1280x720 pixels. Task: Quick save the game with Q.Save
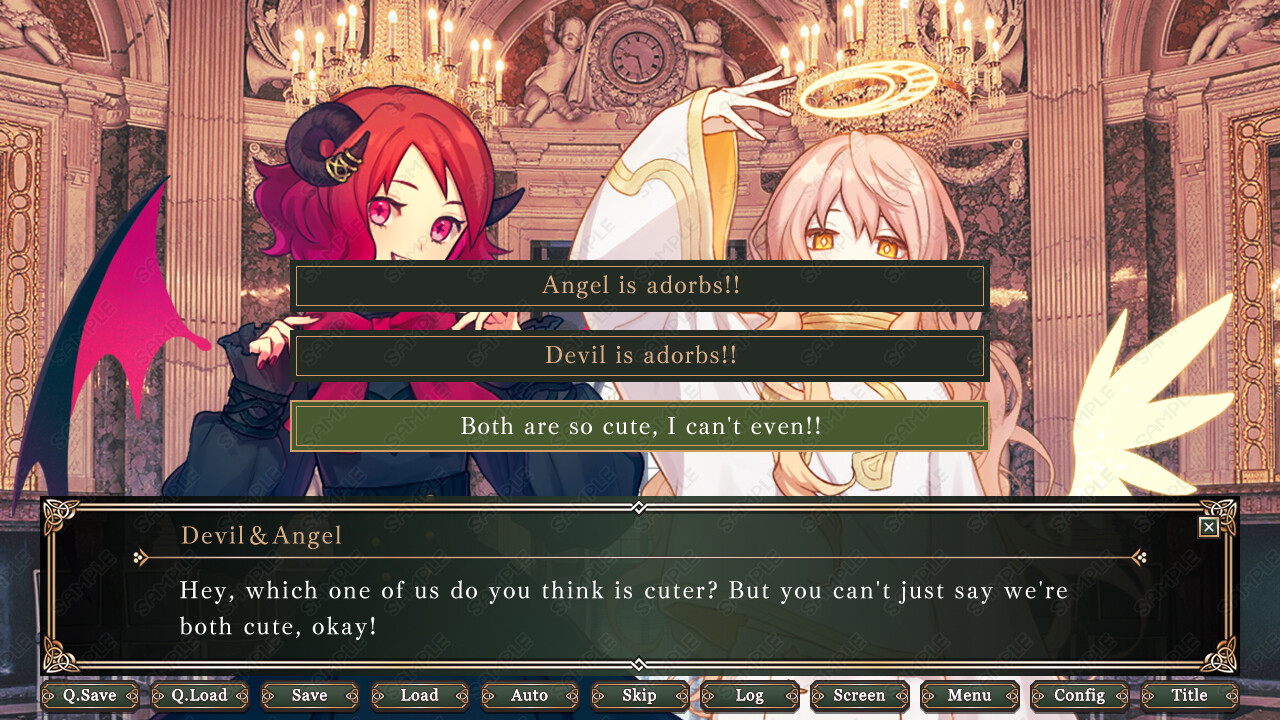point(90,695)
